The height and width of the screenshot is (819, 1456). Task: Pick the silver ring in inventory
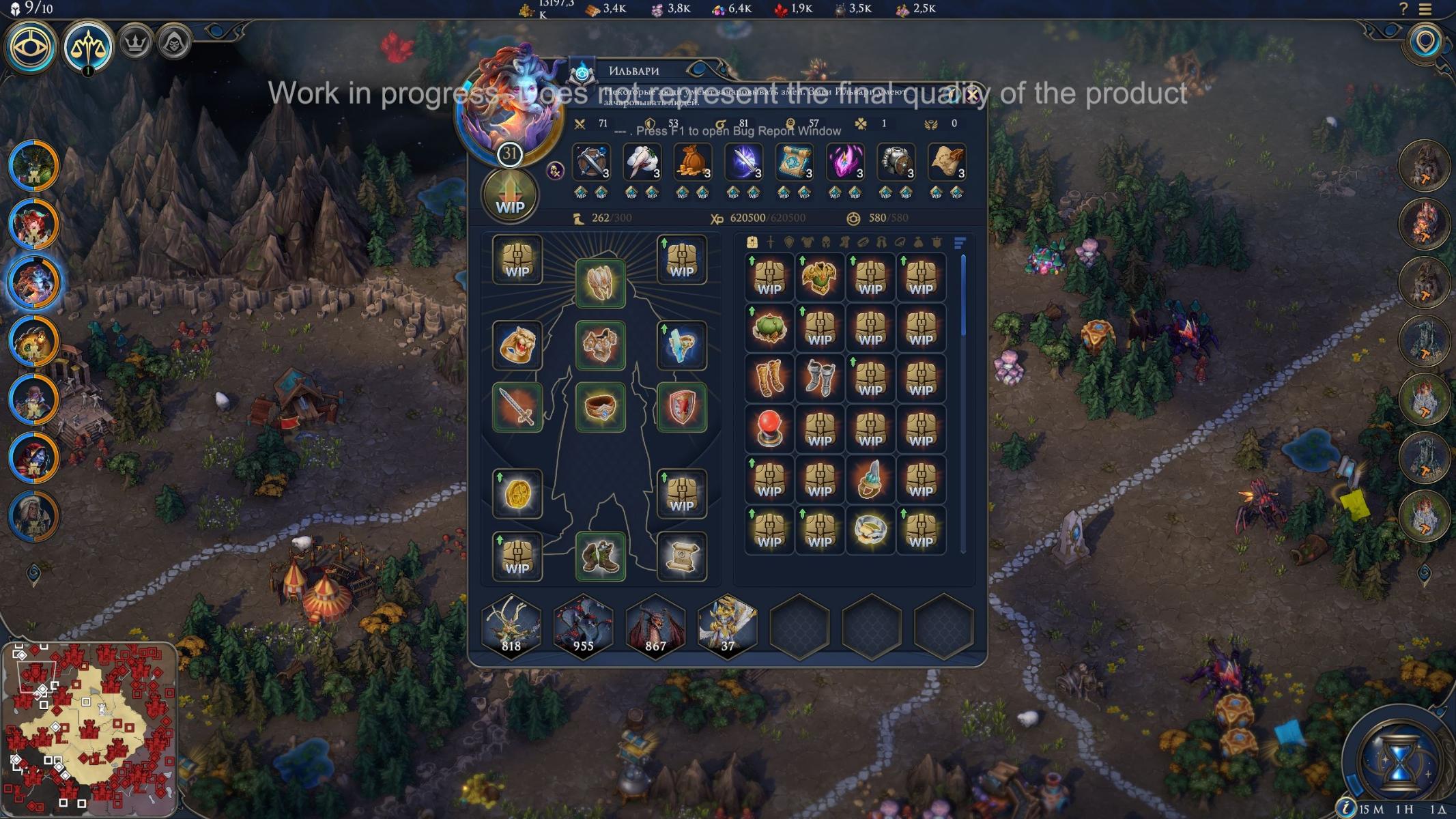click(x=870, y=530)
